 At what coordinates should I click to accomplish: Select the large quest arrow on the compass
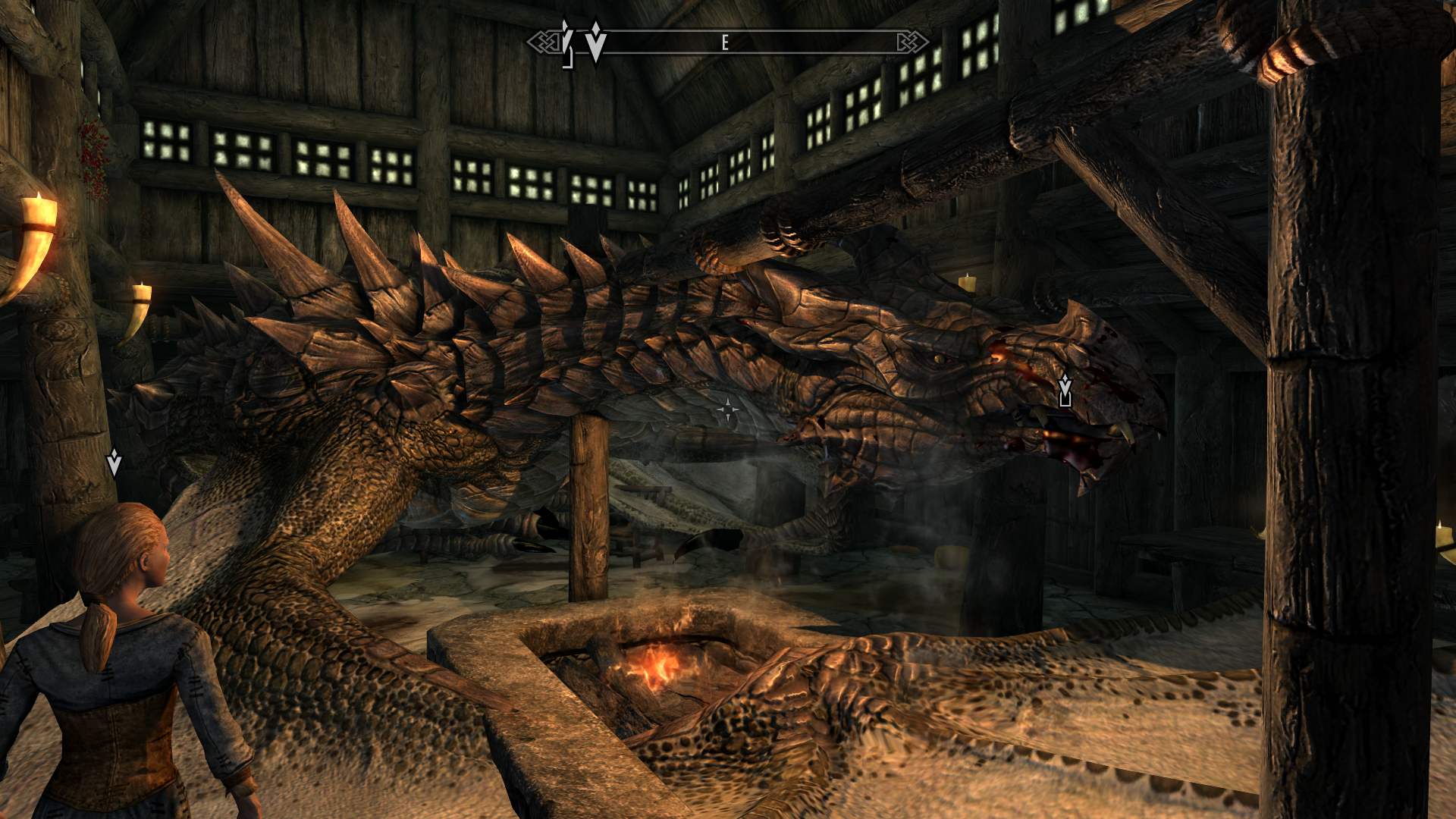click(x=596, y=42)
